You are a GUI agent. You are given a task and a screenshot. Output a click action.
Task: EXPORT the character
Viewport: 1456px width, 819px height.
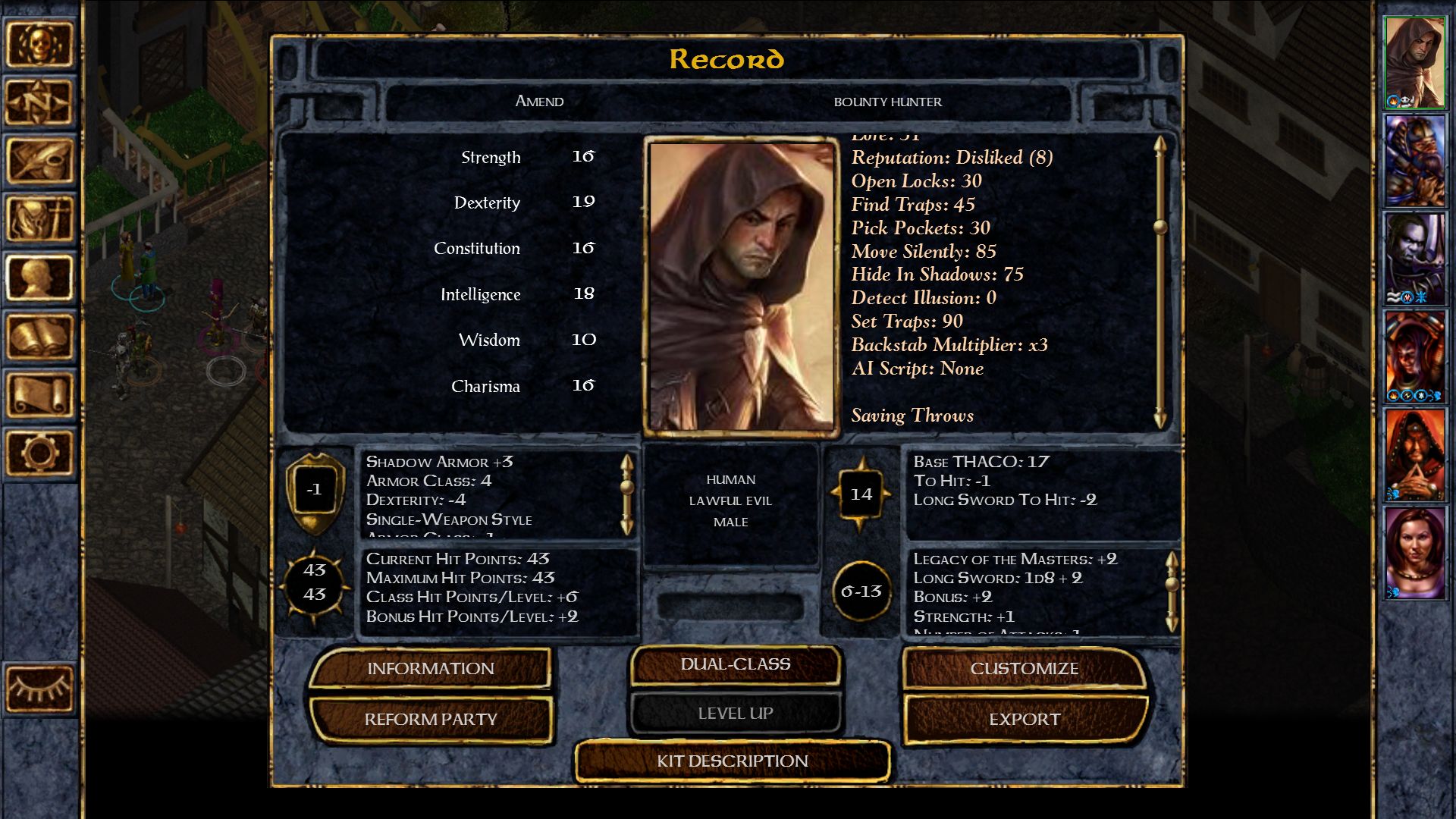coord(1025,719)
